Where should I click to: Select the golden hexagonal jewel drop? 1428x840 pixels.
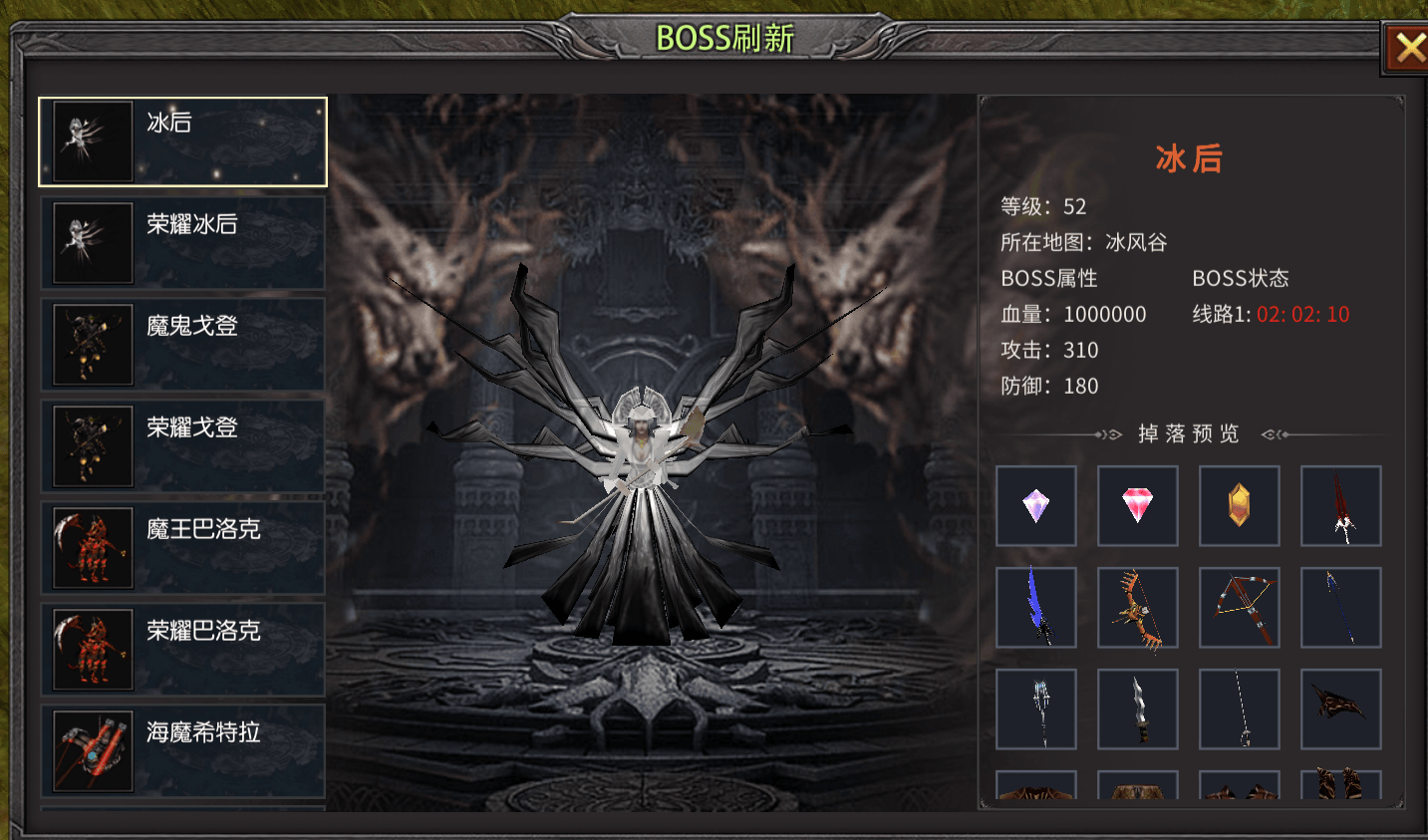1240,506
